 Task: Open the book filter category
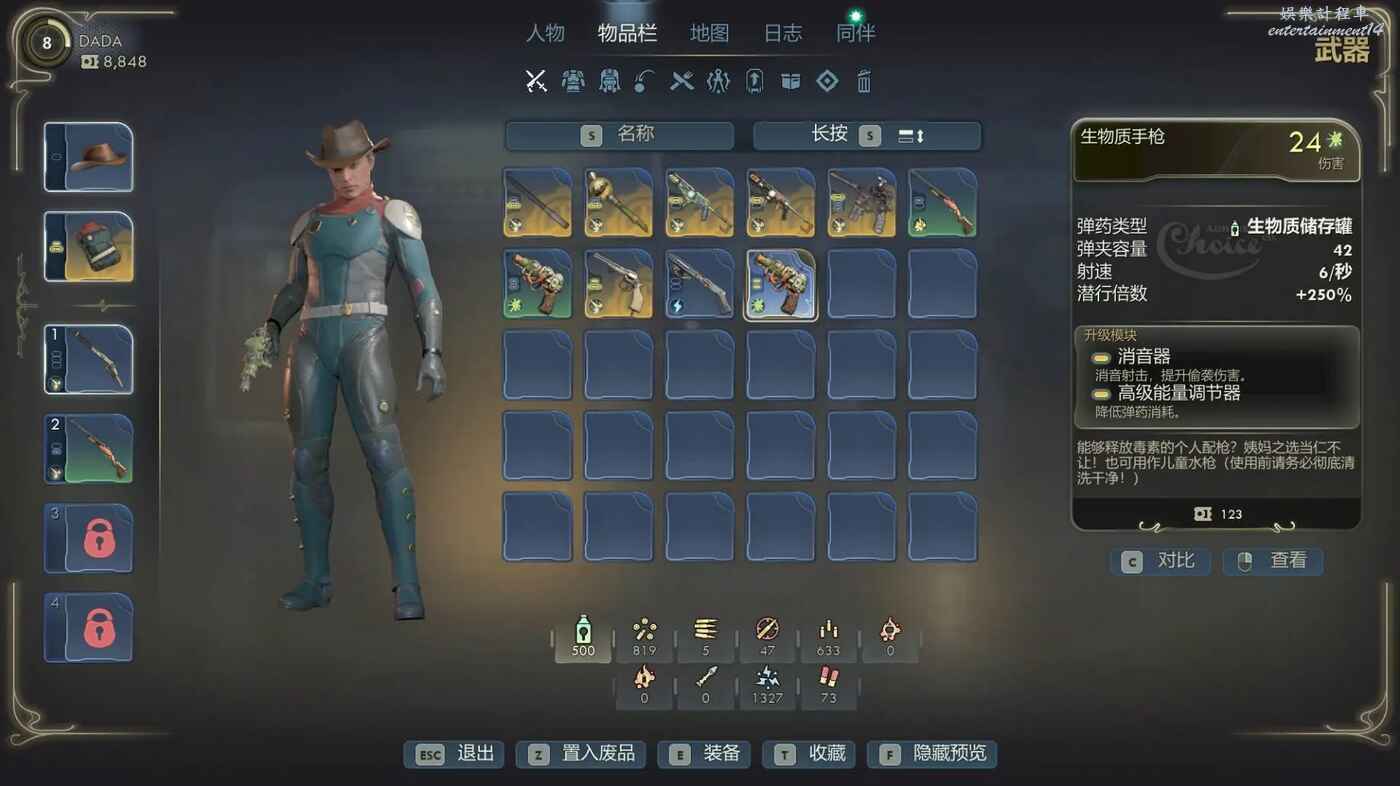(x=791, y=81)
